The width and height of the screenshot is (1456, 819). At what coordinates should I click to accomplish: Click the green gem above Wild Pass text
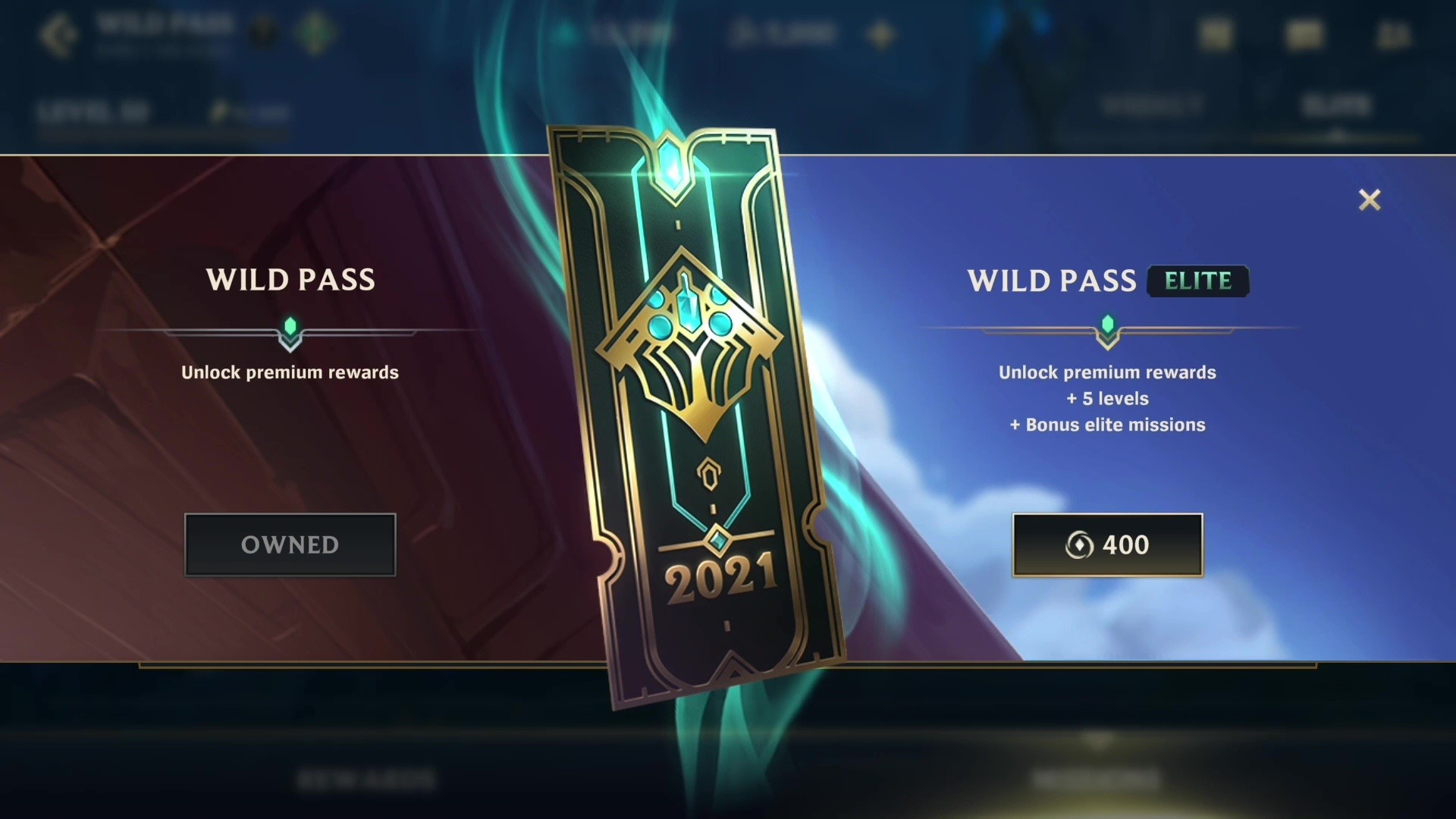[x=290, y=328]
